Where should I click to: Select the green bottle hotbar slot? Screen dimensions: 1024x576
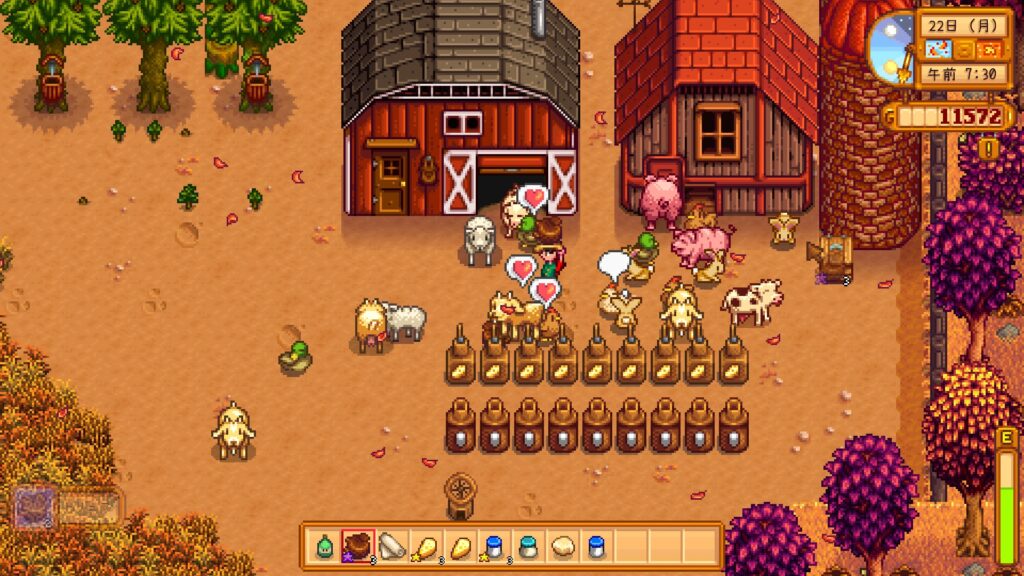(325, 547)
